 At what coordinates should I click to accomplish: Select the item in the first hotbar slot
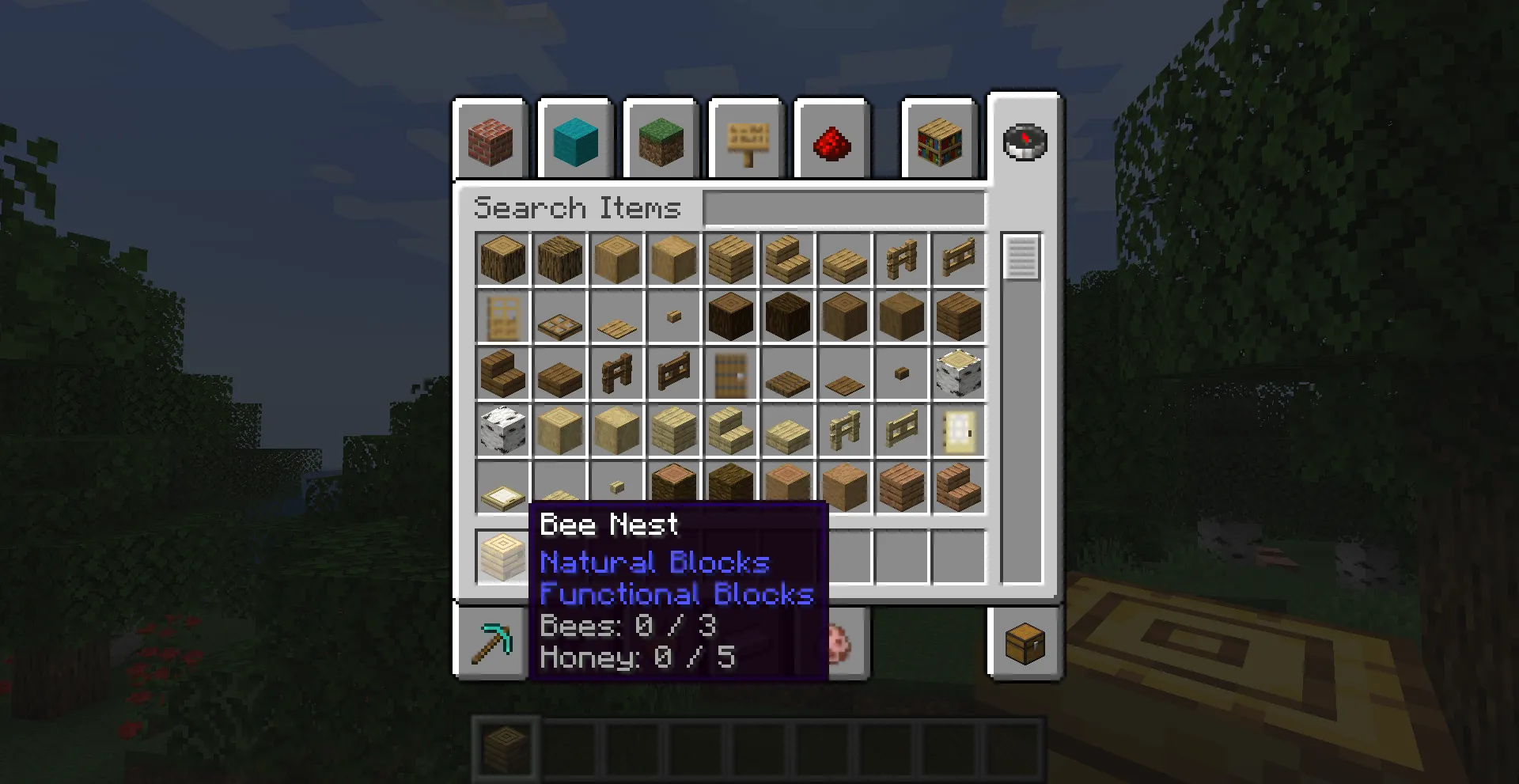click(505, 748)
